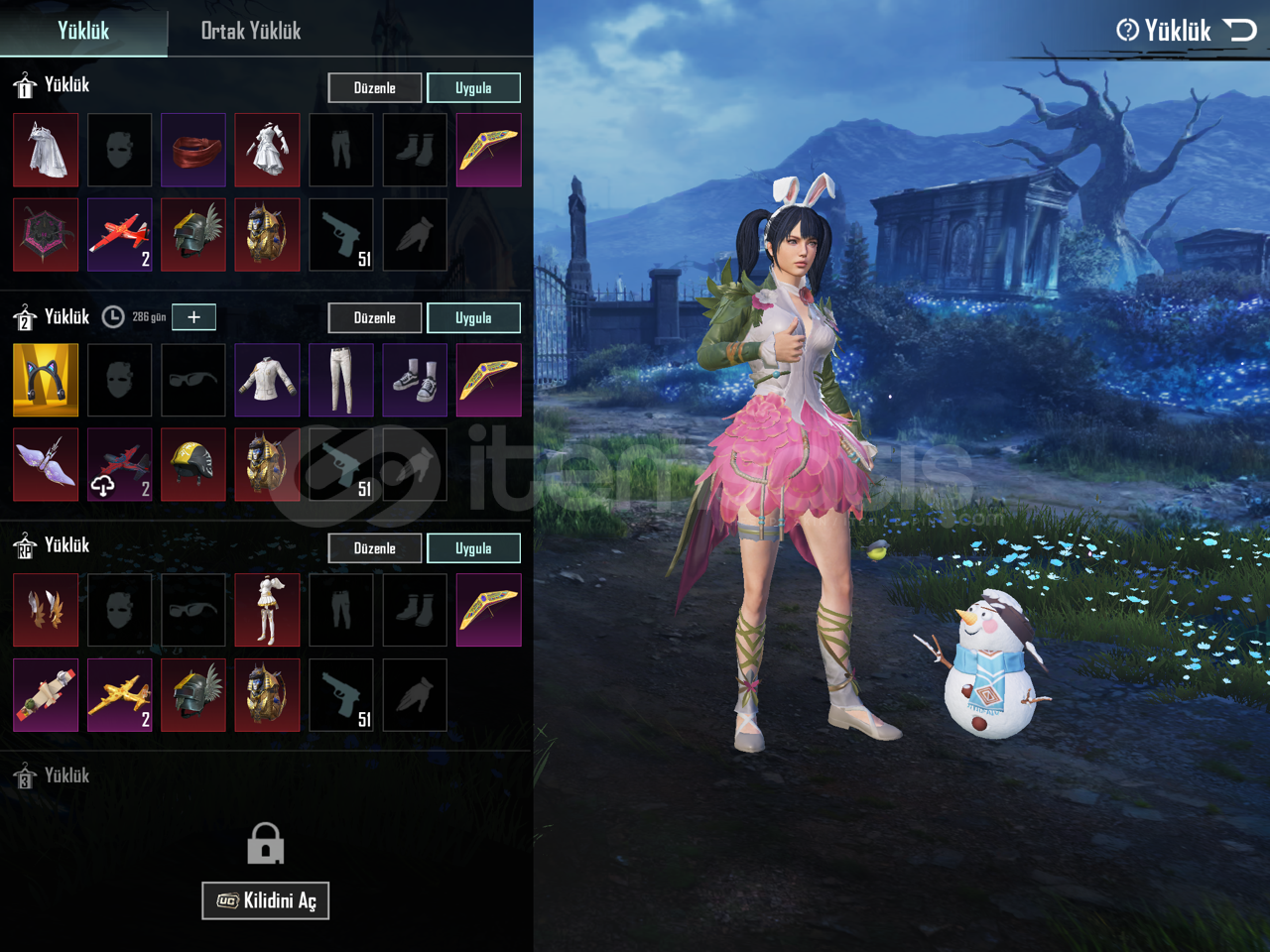Open Düzenle for the third loadout
Viewport: 1270px width, 952px height.
coord(374,548)
